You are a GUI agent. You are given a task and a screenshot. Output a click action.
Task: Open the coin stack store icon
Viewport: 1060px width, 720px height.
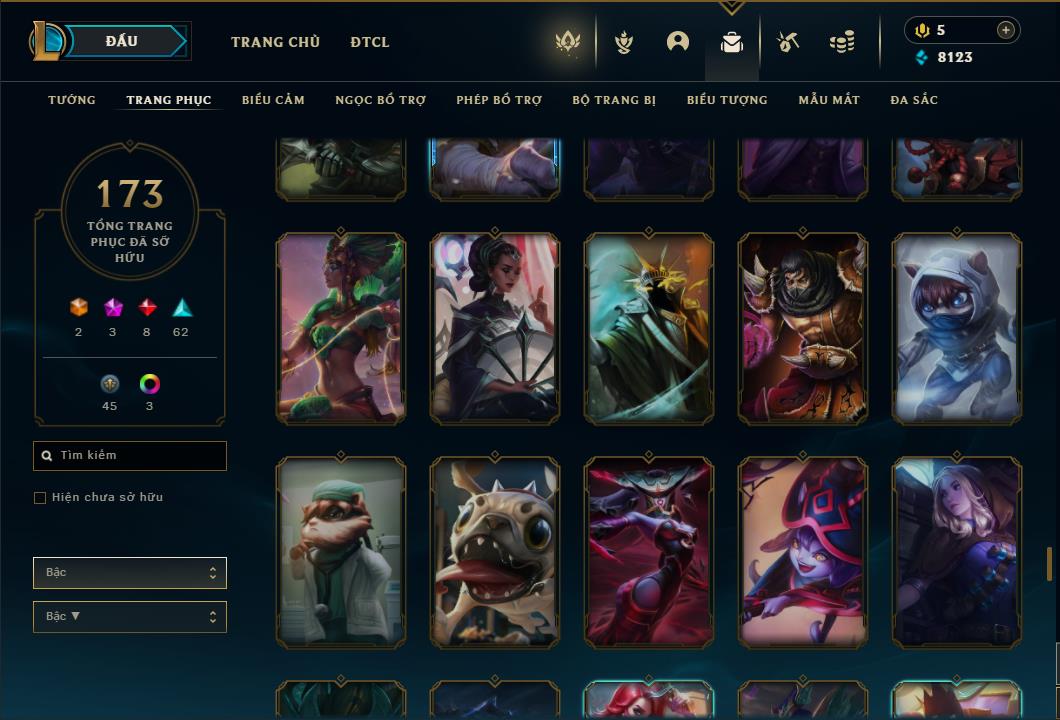click(842, 42)
